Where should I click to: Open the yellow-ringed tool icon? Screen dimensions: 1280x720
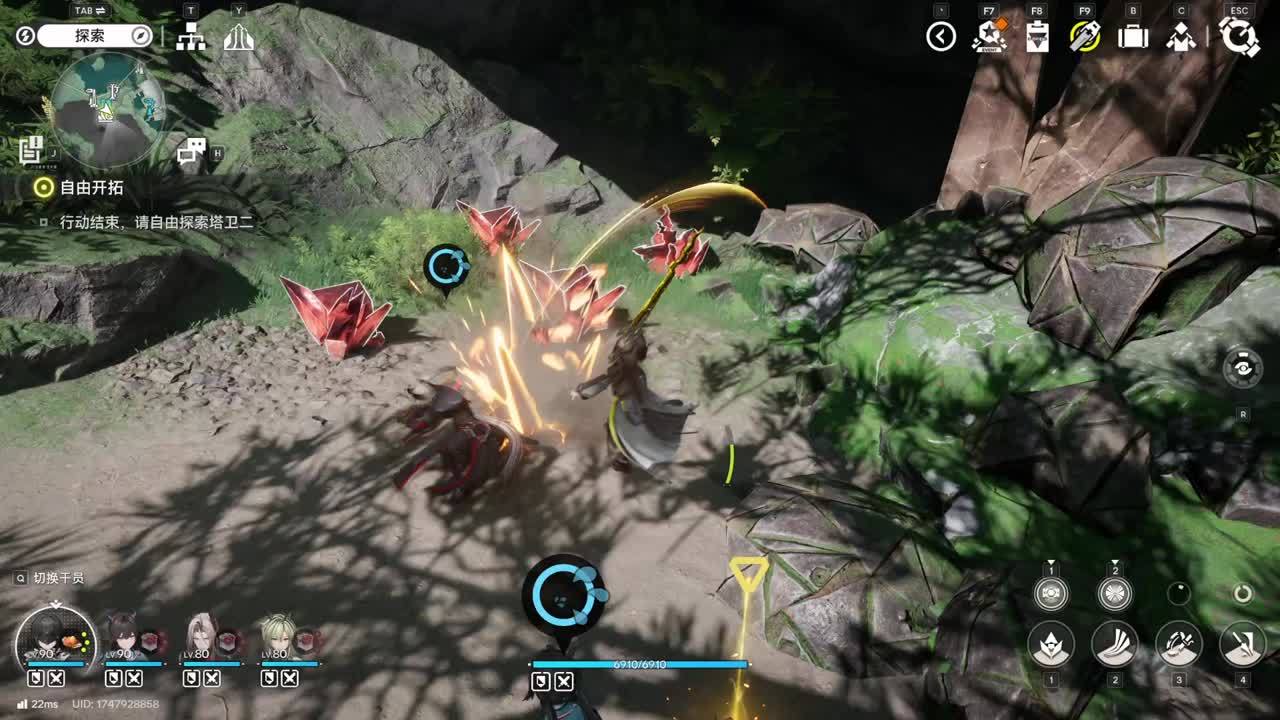(1085, 37)
